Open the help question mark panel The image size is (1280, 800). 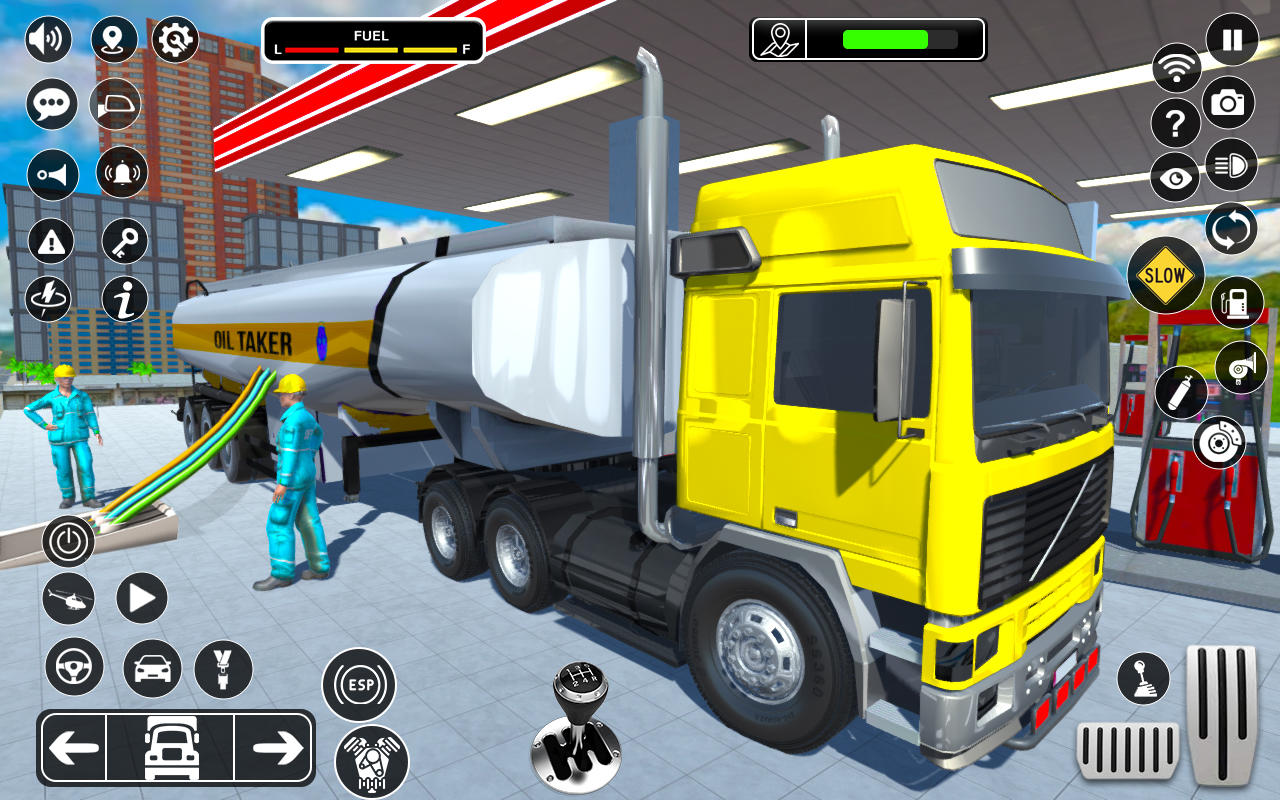click(x=1177, y=122)
